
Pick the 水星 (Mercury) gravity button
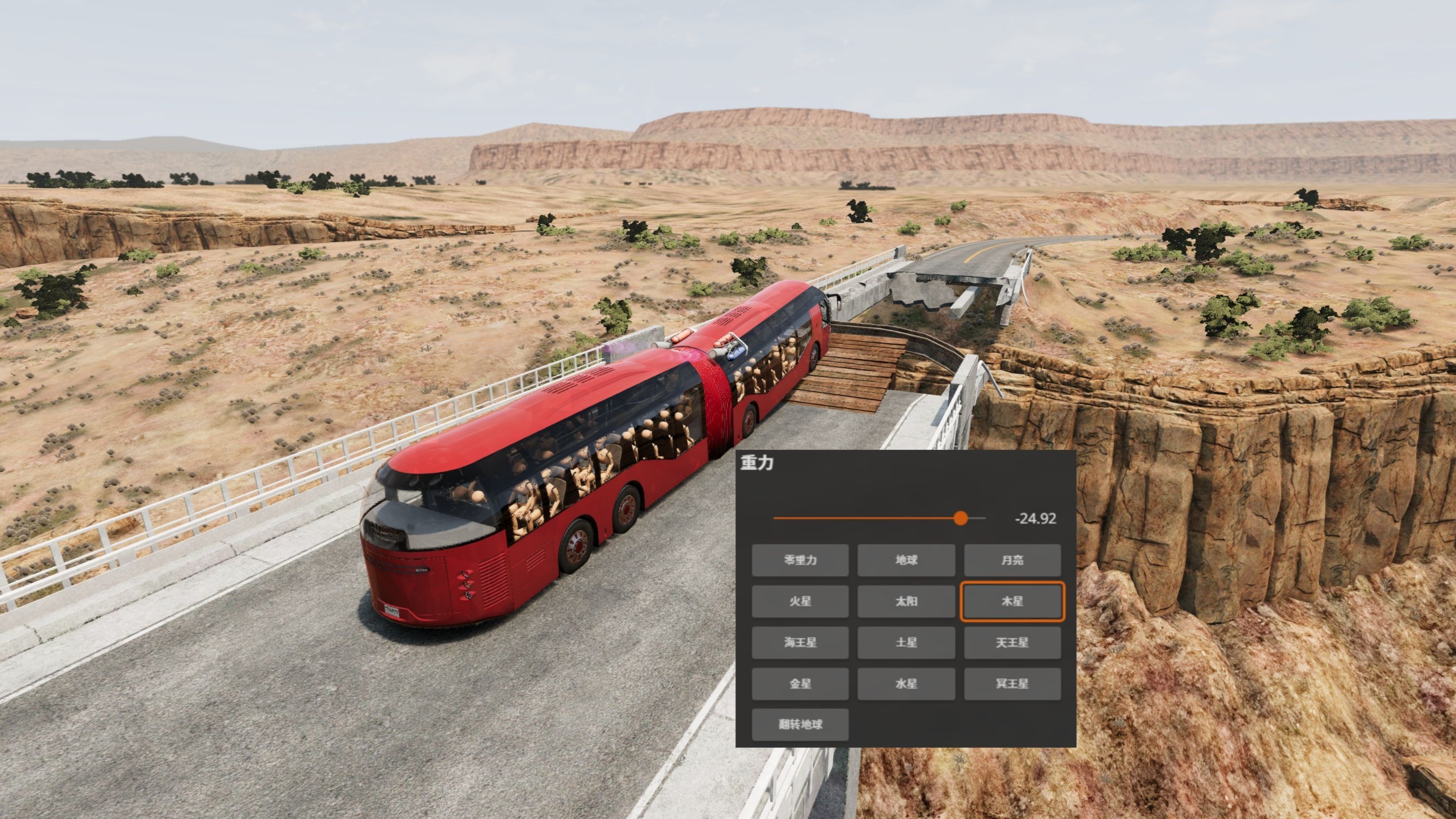click(906, 684)
